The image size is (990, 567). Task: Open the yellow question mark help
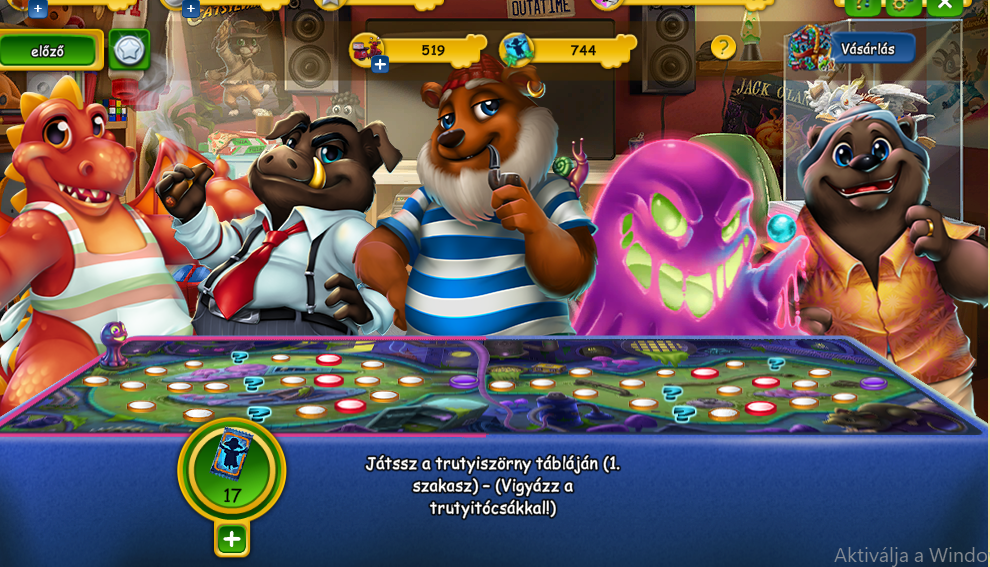(x=723, y=47)
